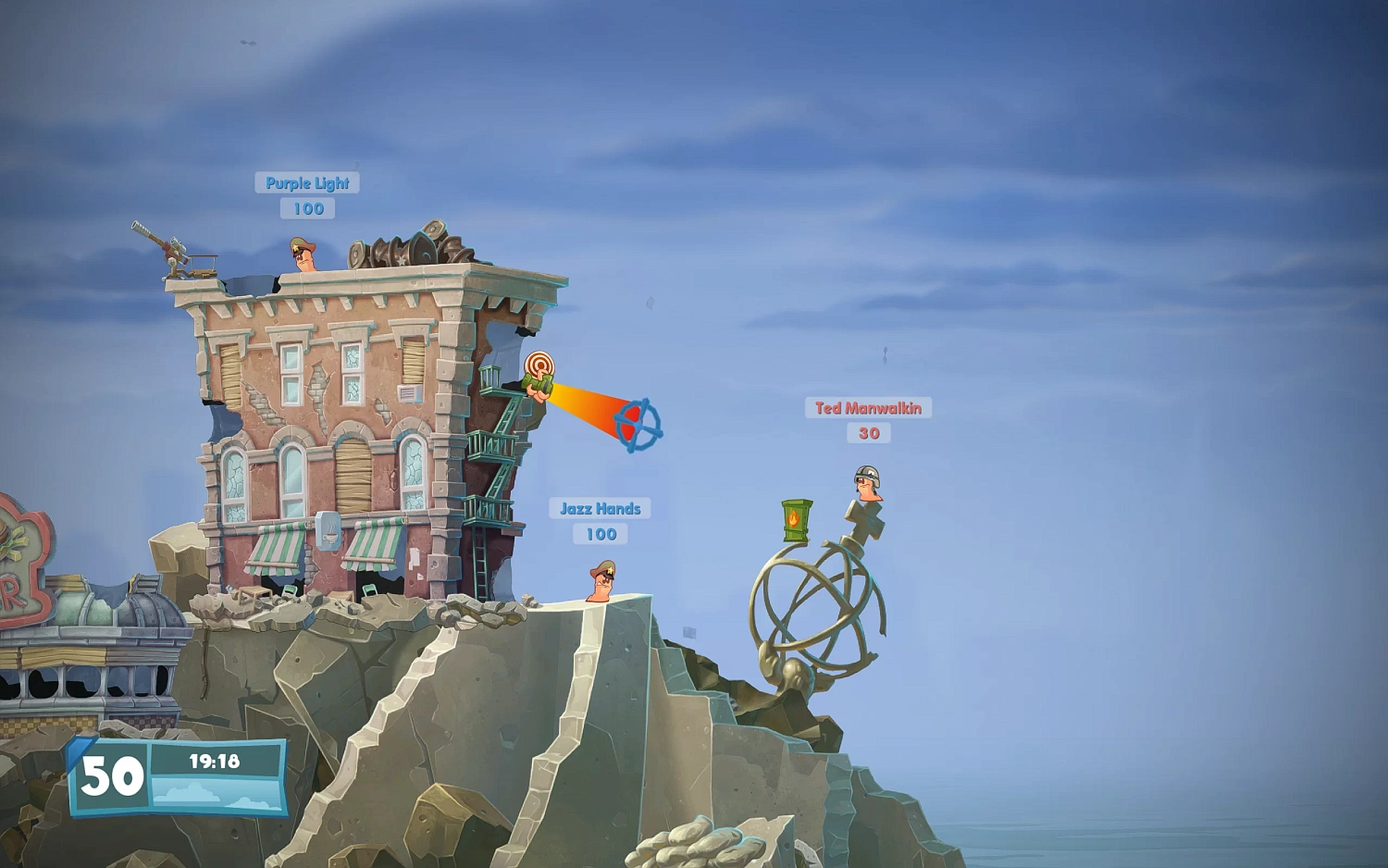Click the blue aiming crosshair reticle

637,427
